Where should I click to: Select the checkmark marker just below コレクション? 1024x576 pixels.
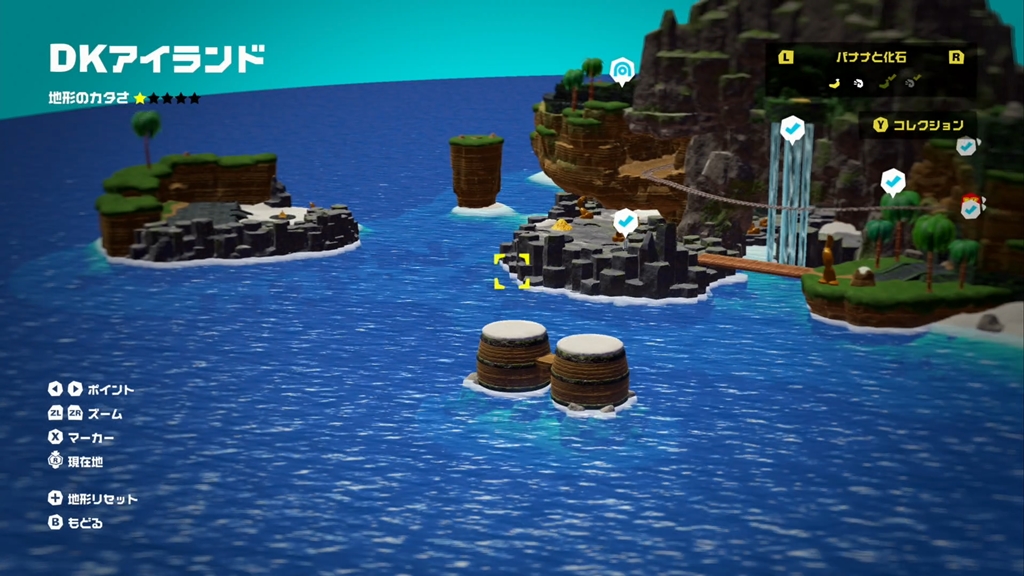point(966,147)
